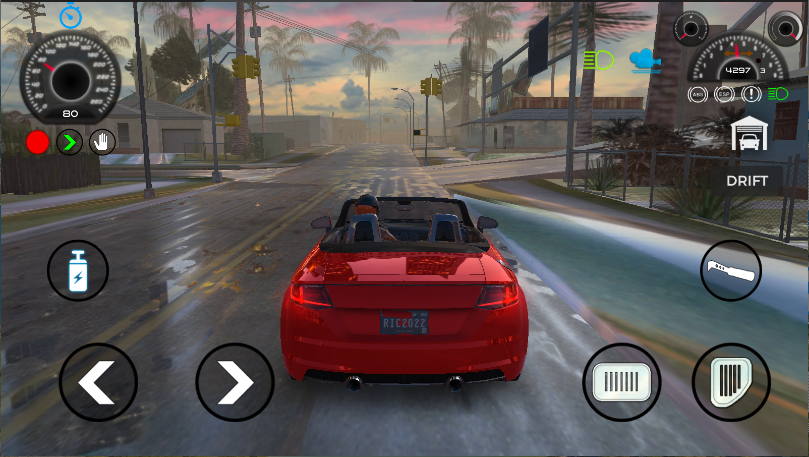The height and width of the screenshot is (457, 809).
Task: Click the red record button
Action: (38, 142)
